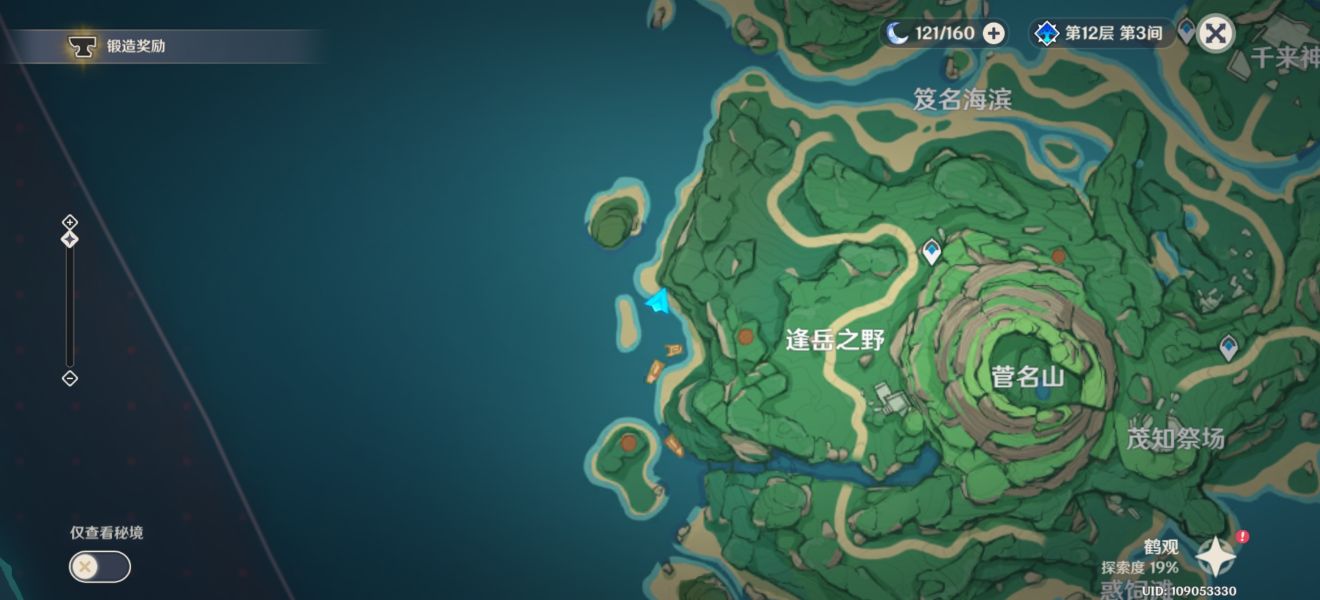Open the Spiral Abyss 第12层 第3间 tracker
The width and height of the screenshot is (1320, 600).
[1102, 33]
